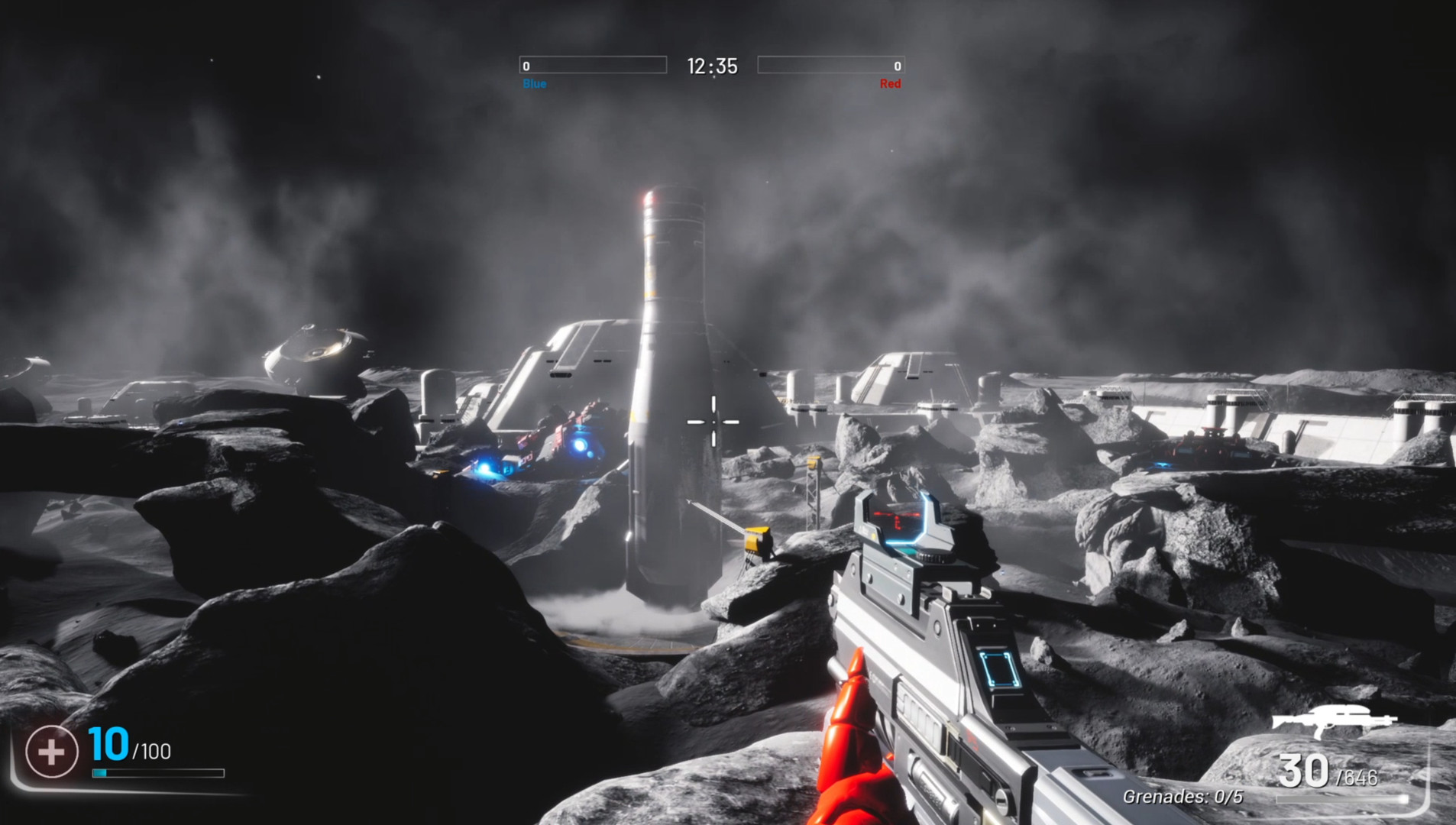Viewport: 1456px width, 825px height.
Task: Click the crosshair reticle
Action: [x=712, y=422]
